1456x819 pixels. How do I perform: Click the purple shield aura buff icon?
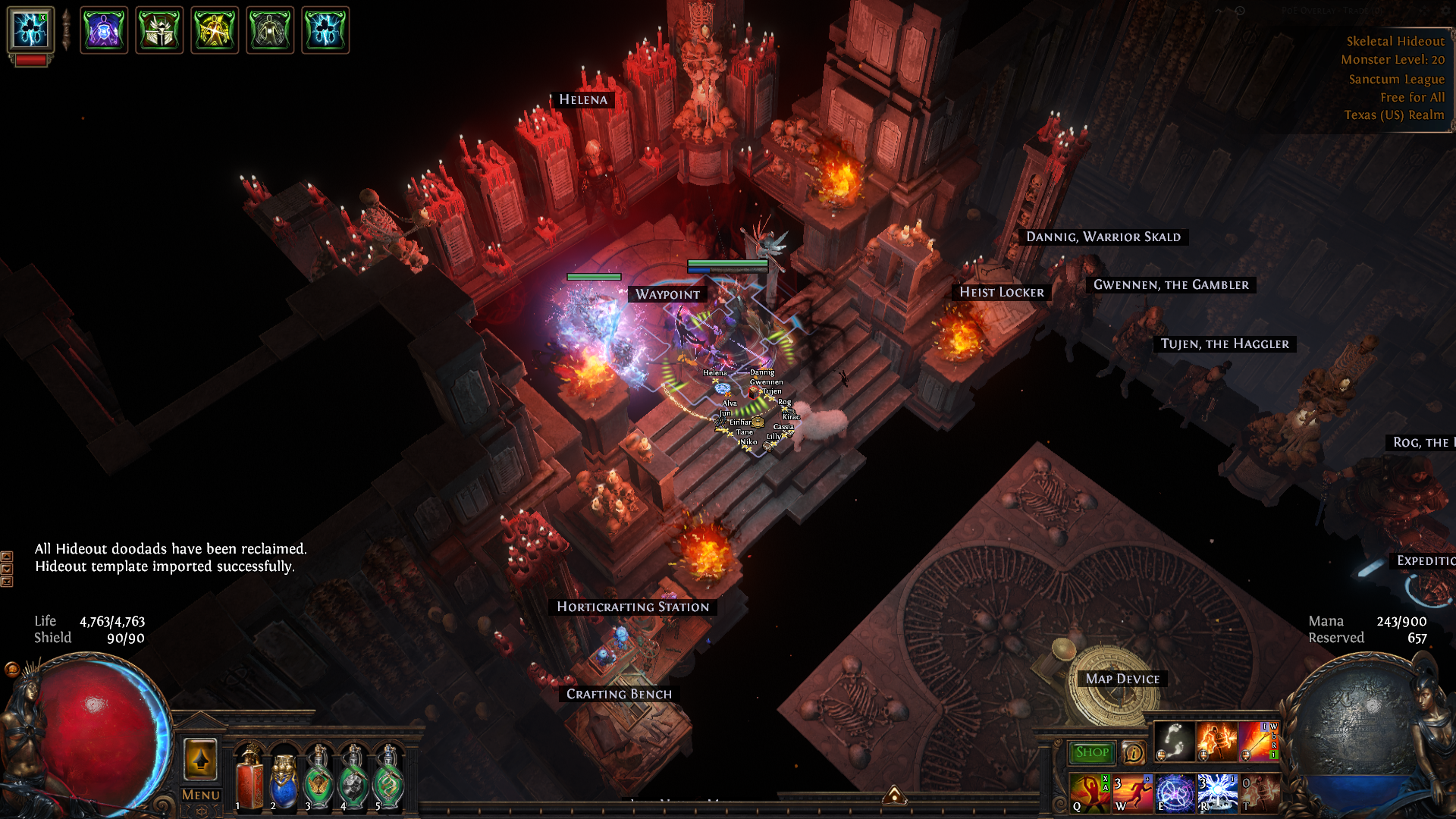[104, 30]
